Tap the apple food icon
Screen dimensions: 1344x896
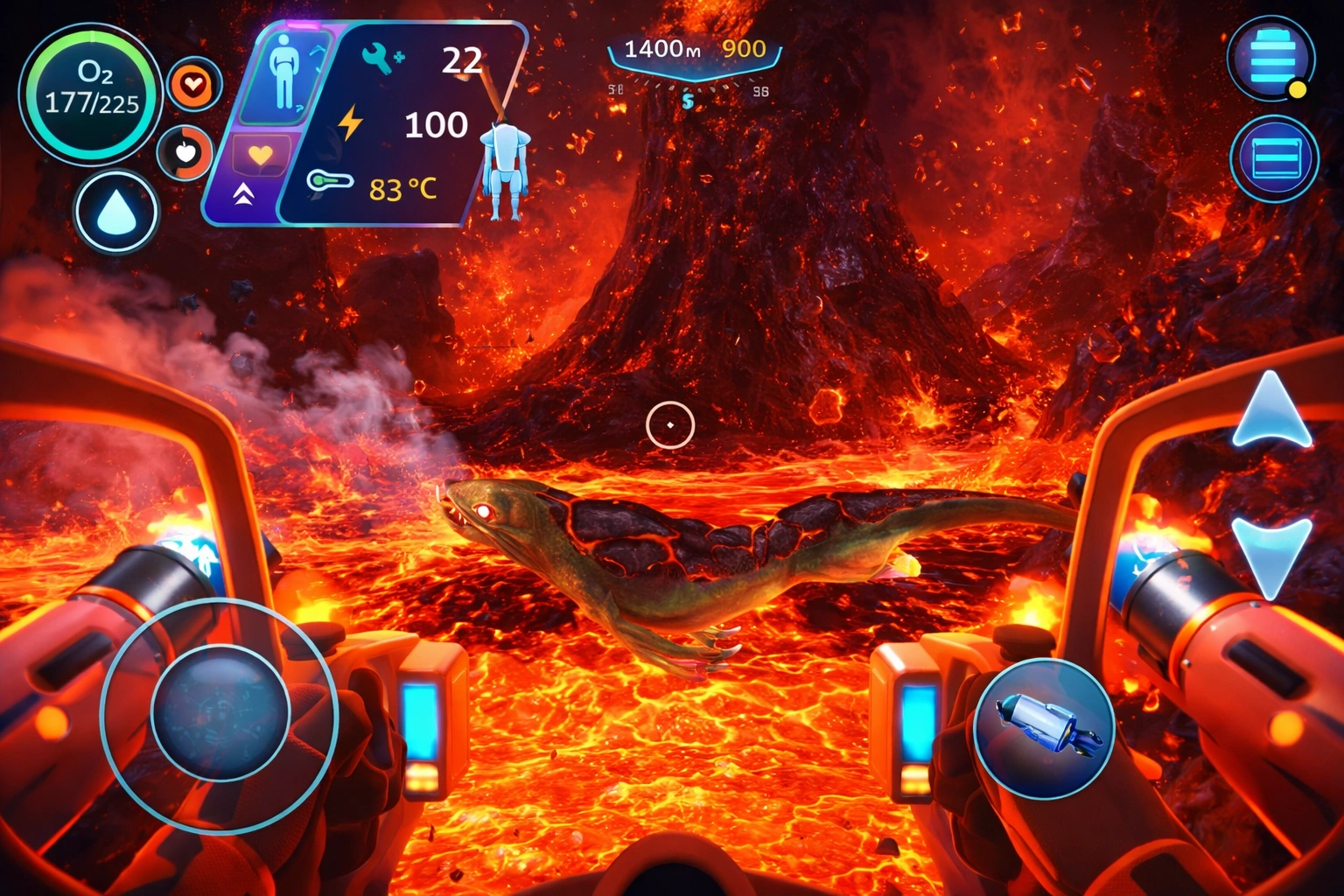pos(185,153)
